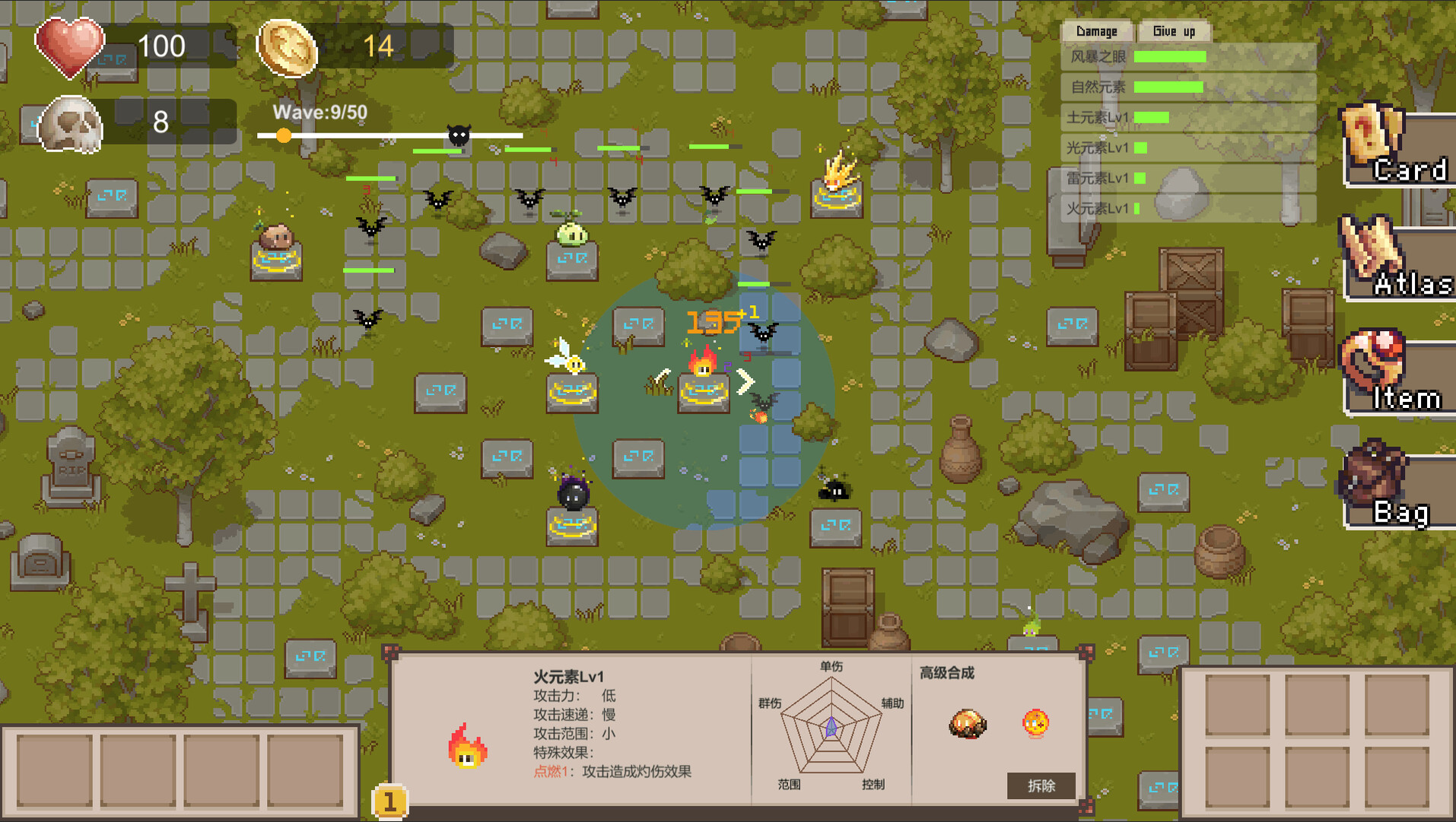Click the skull counter icon
The image size is (1456, 822).
(70, 123)
